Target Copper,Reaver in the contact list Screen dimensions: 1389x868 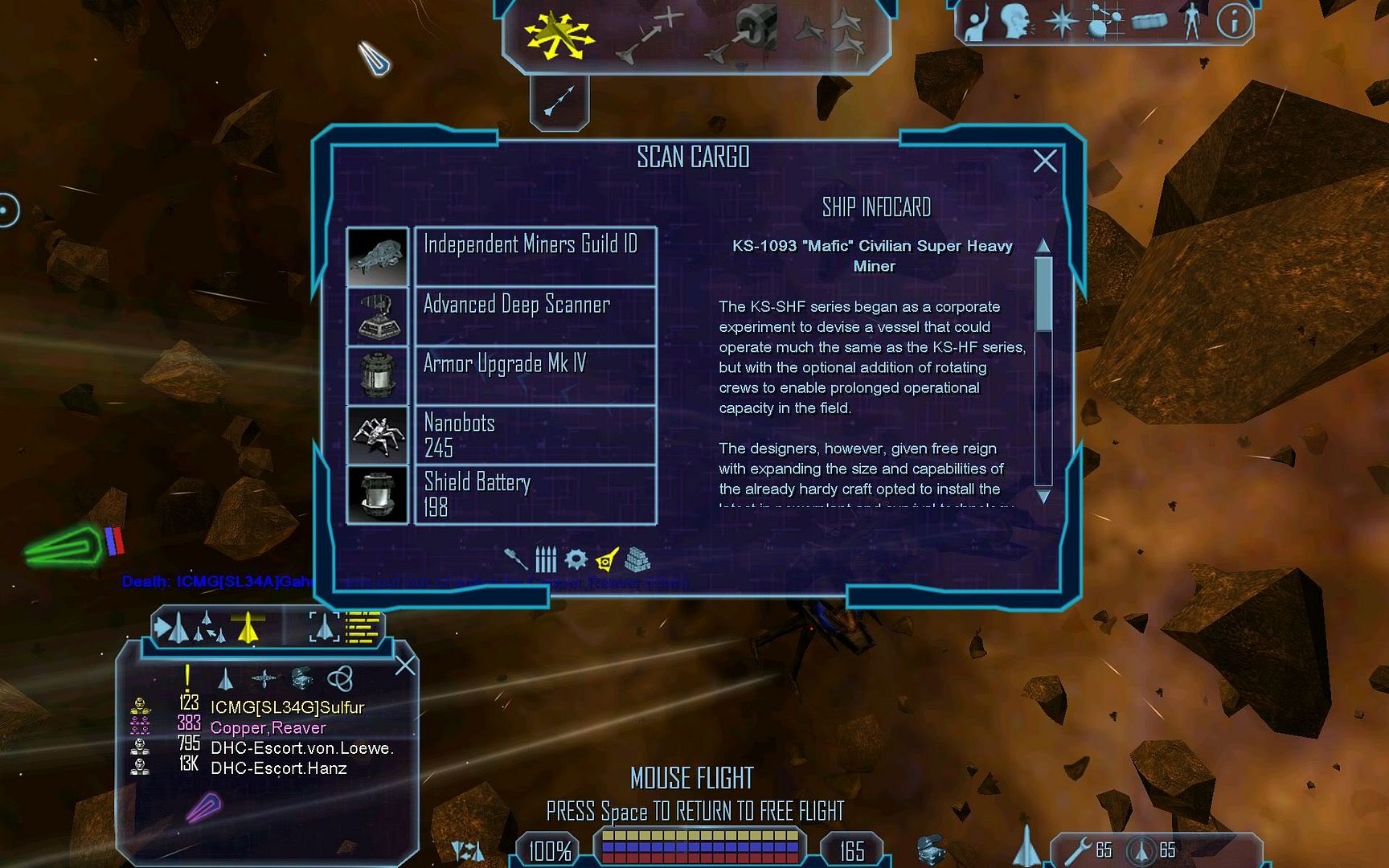[268, 728]
